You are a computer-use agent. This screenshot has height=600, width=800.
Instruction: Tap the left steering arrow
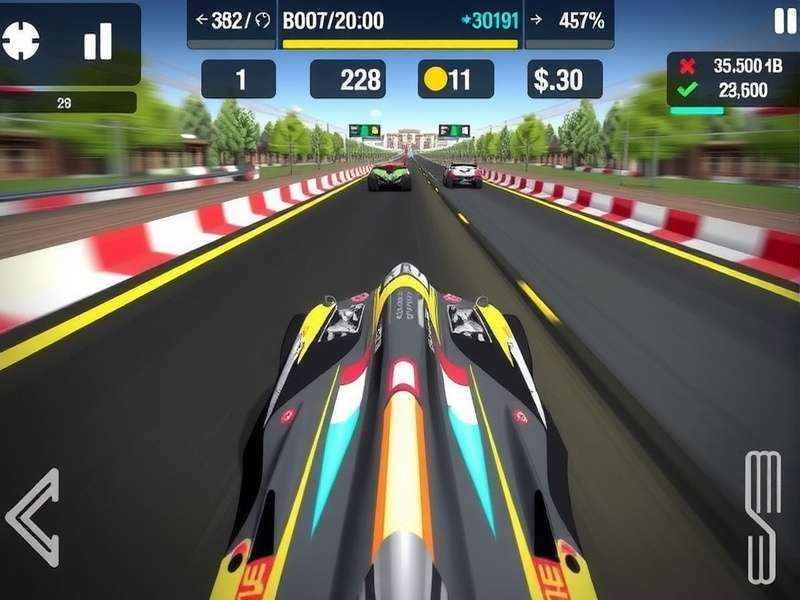pos(34,517)
